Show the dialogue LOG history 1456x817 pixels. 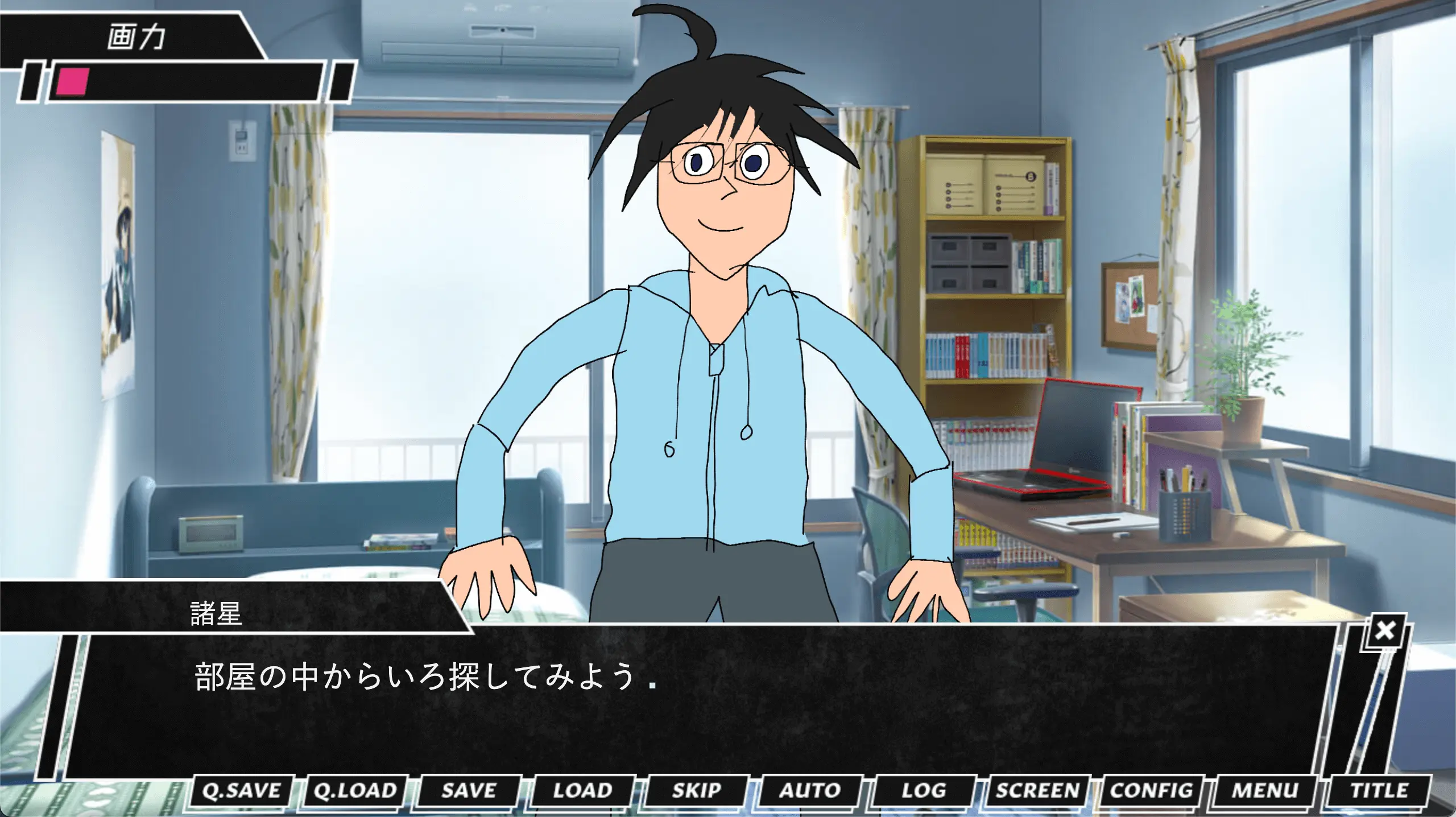click(924, 791)
